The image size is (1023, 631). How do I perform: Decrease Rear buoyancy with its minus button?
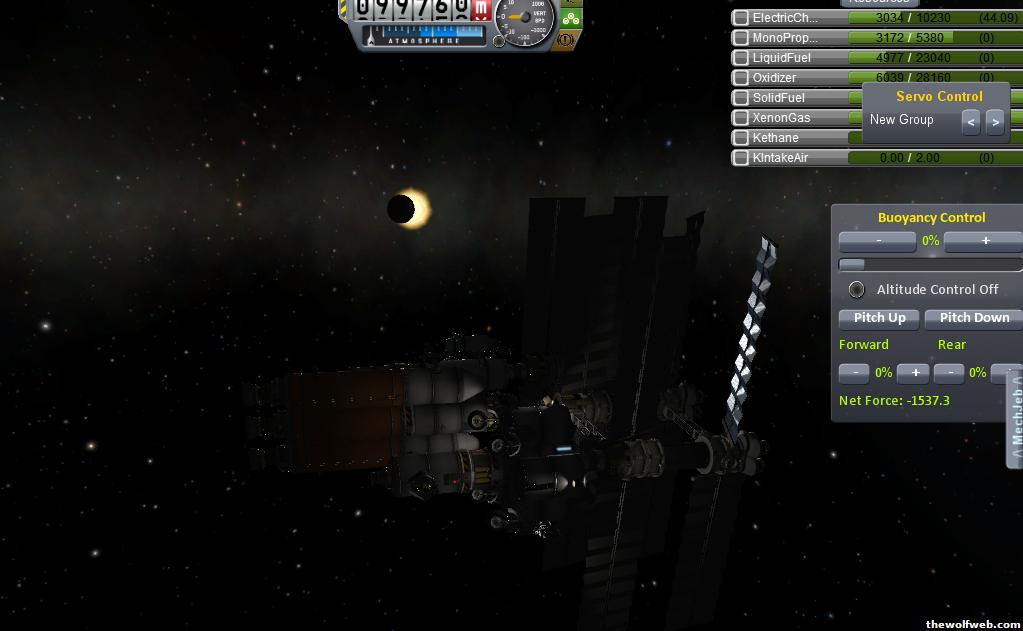tap(948, 373)
